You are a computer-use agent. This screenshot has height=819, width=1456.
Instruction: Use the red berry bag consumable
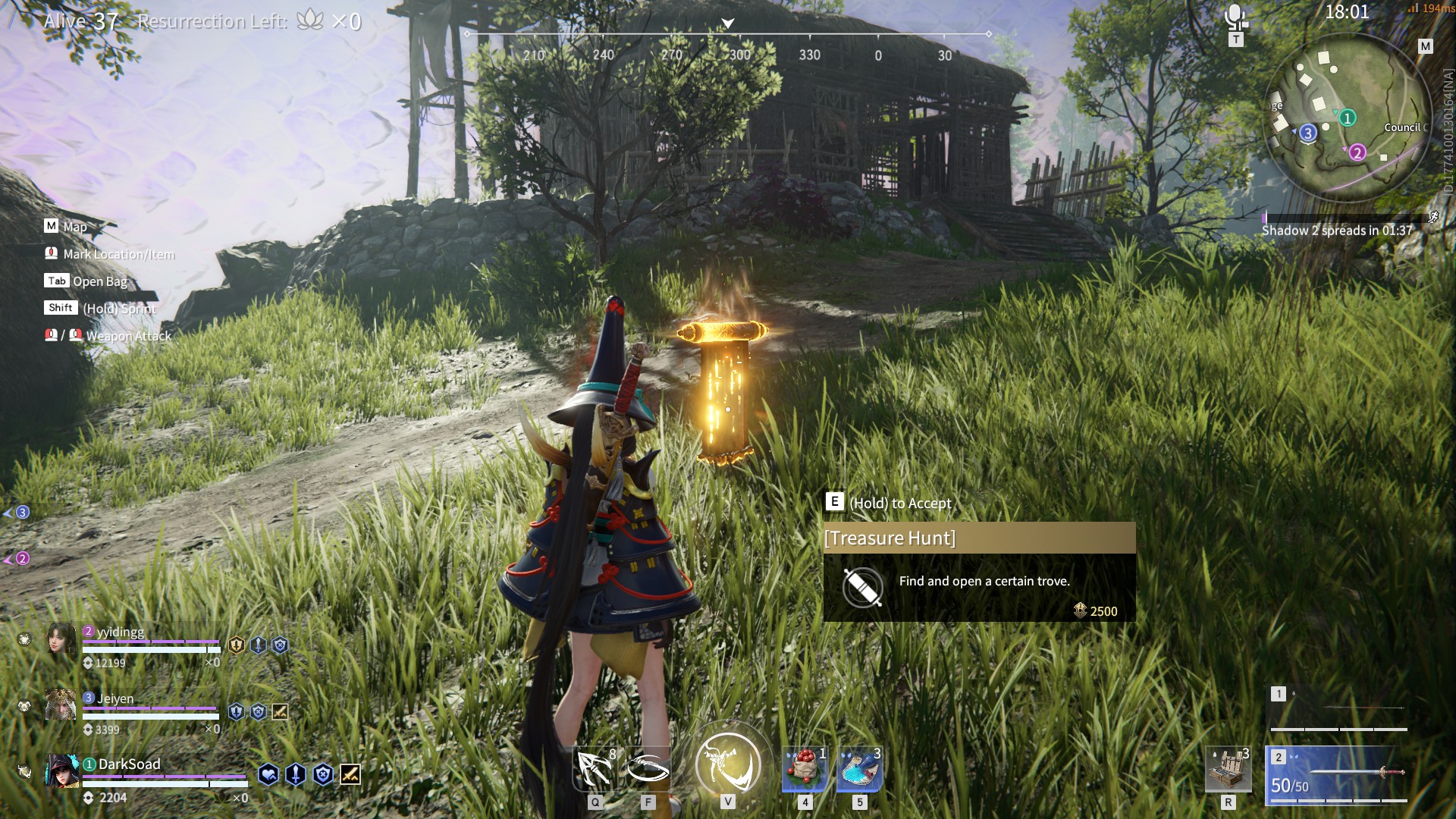[x=805, y=768]
